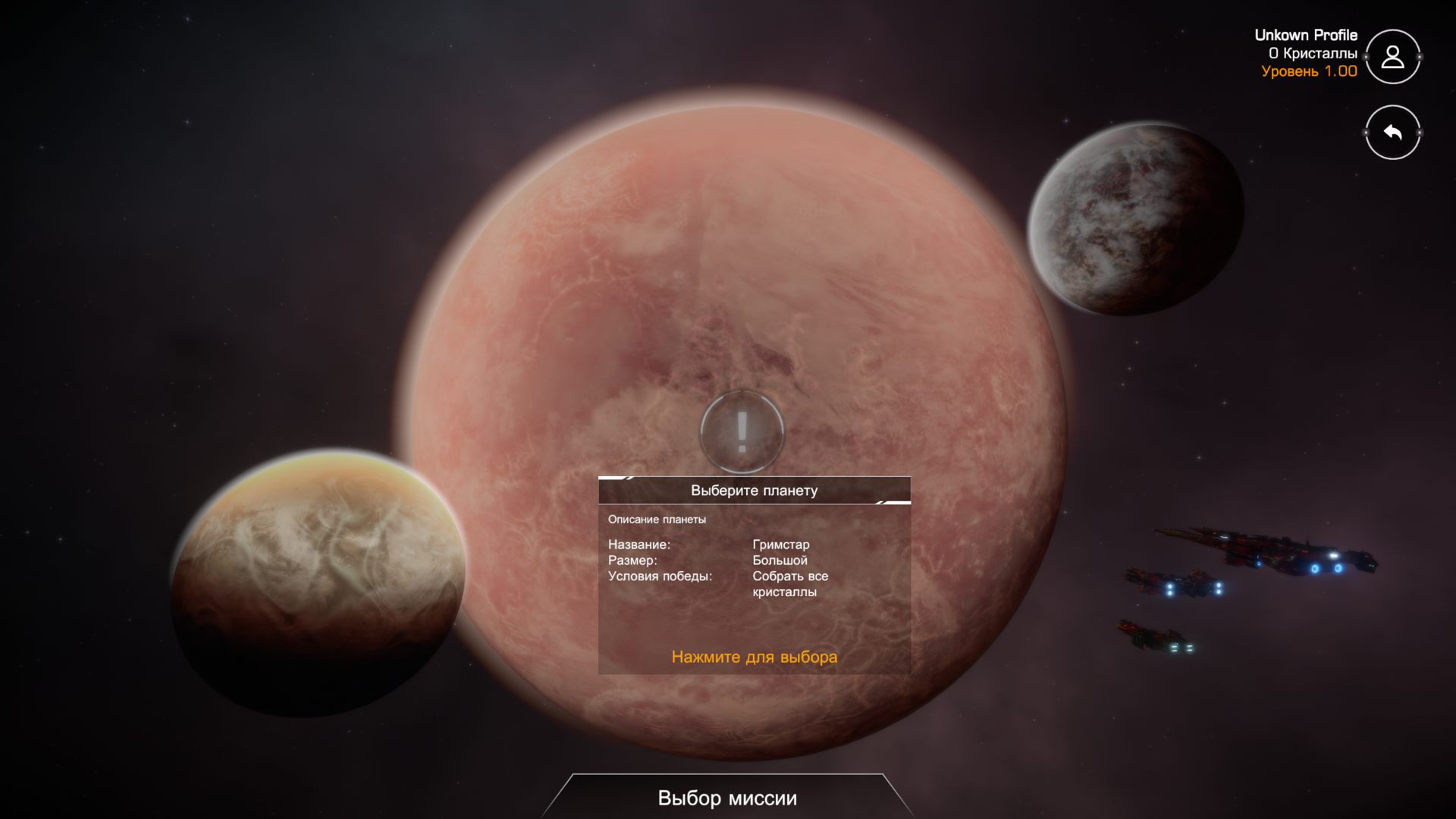
Task: Select the exclamation mark mission marker
Action: [742, 431]
